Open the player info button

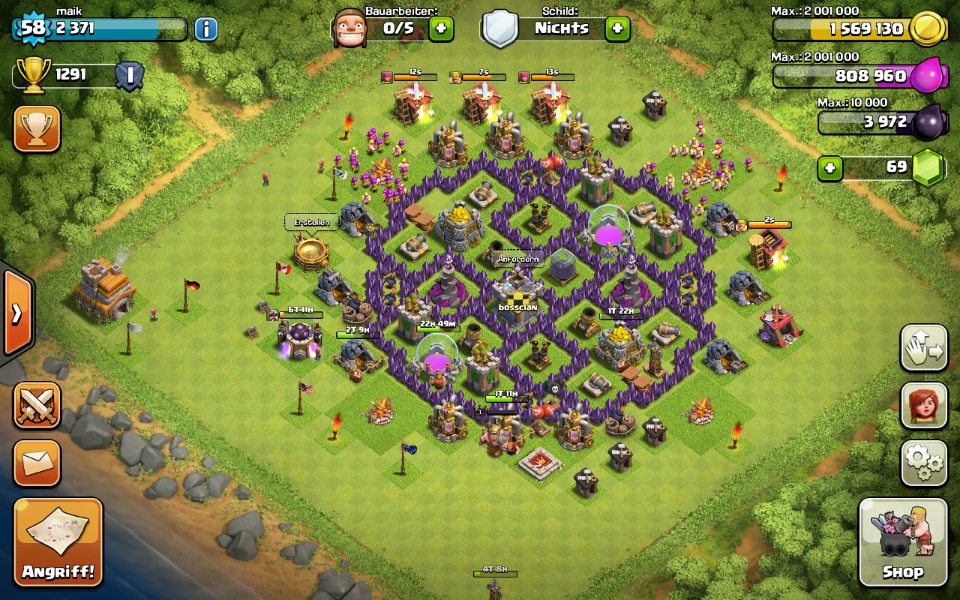pyautogui.click(x=206, y=28)
